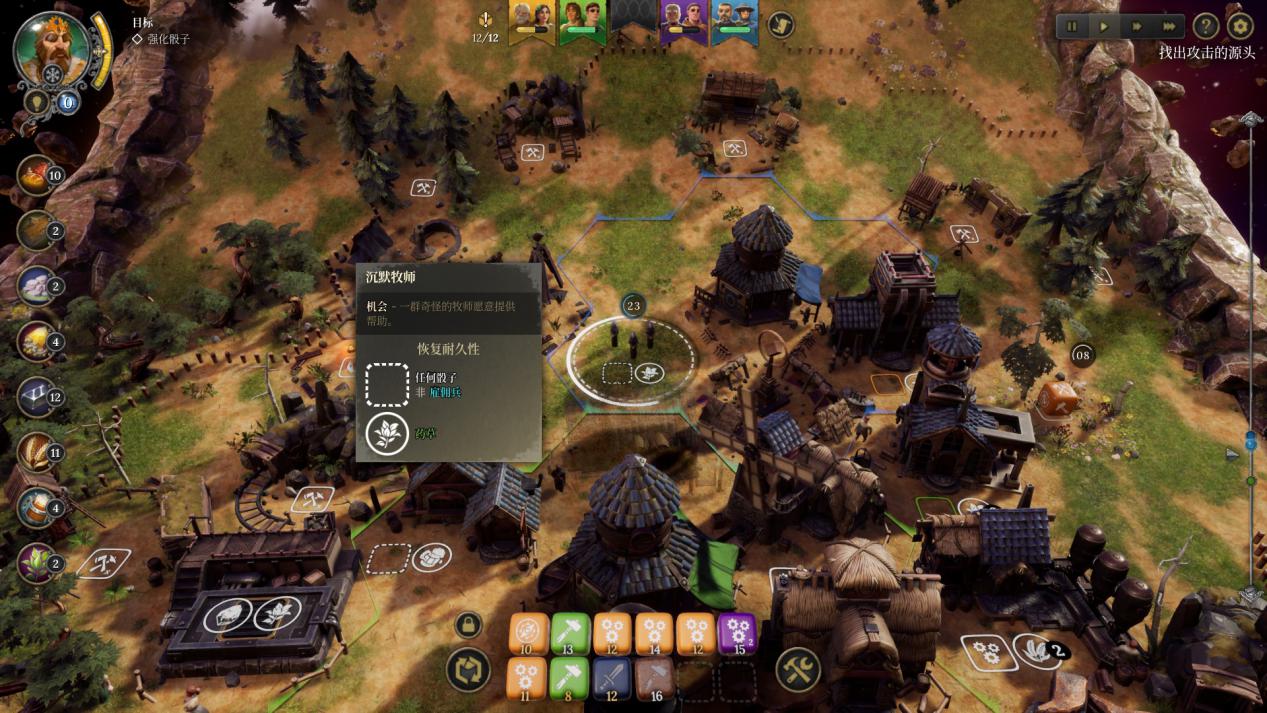Click the lightbulb hint icon
The height and width of the screenshot is (713, 1267).
36,102
